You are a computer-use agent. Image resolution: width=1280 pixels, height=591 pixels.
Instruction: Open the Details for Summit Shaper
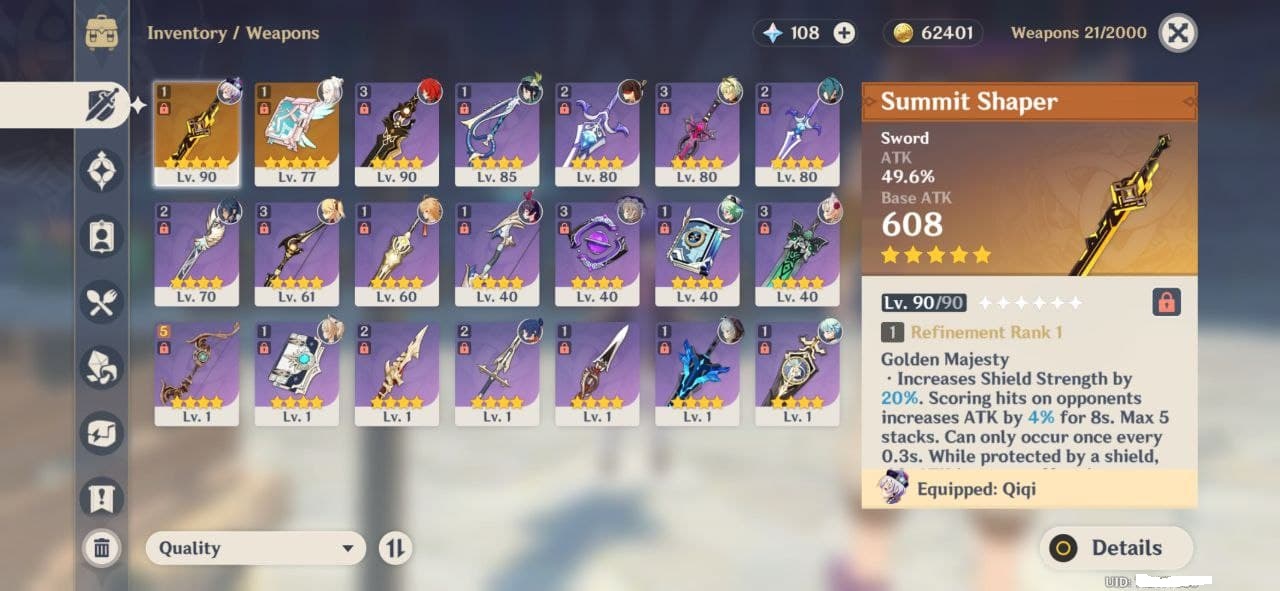coord(1116,548)
